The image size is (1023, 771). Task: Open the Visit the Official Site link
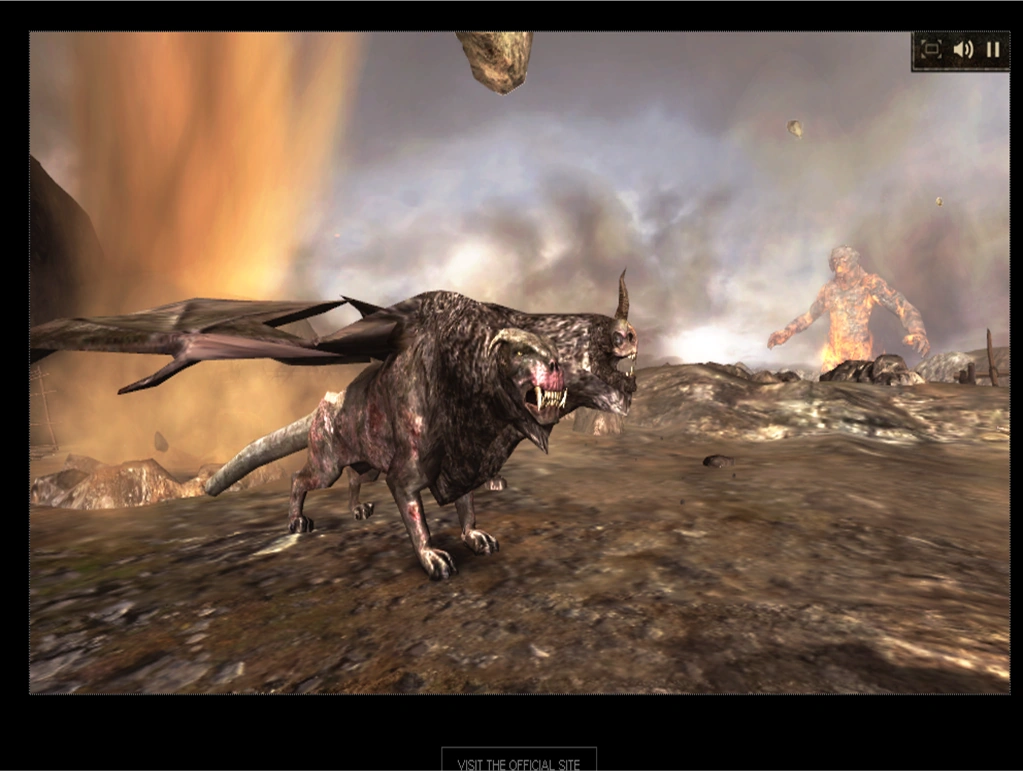click(x=518, y=764)
